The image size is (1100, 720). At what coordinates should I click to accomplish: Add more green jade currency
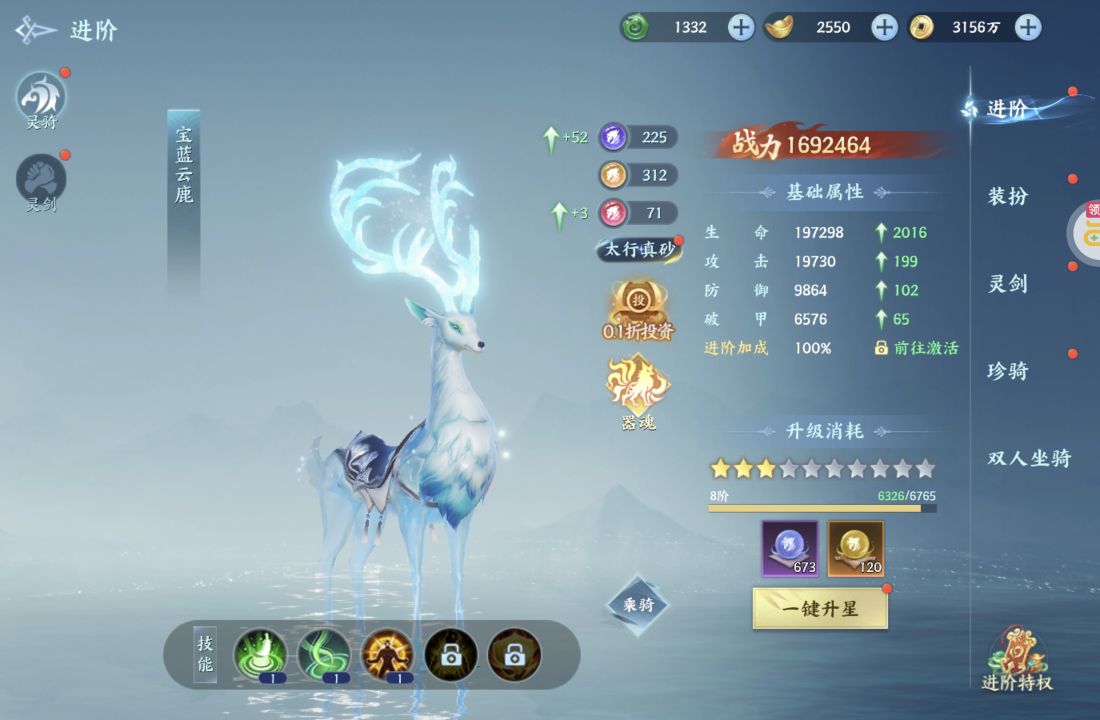(x=740, y=27)
